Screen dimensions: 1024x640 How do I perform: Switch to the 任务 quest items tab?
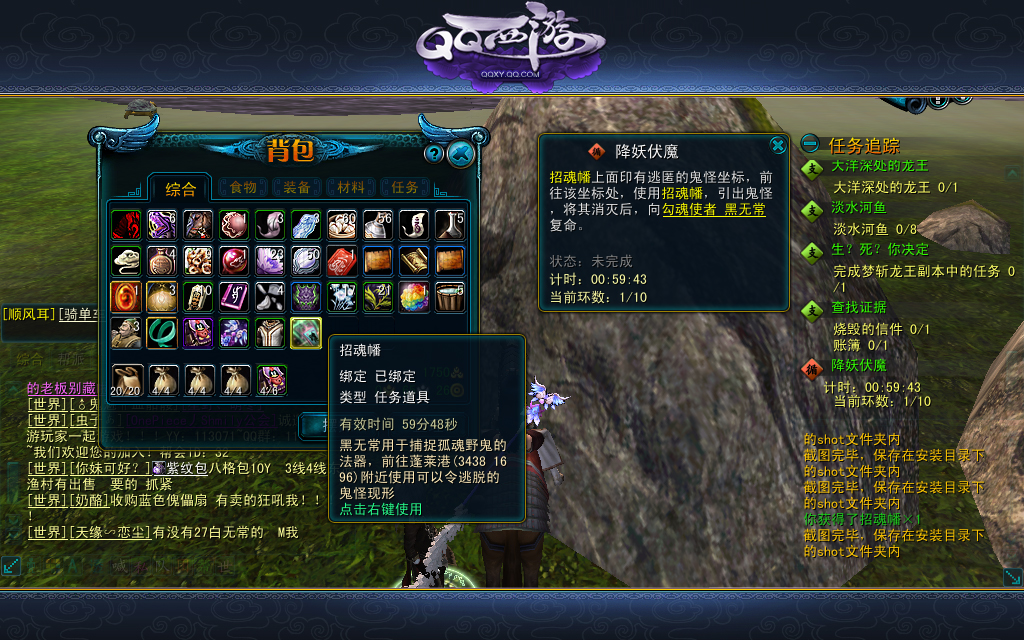tap(405, 188)
